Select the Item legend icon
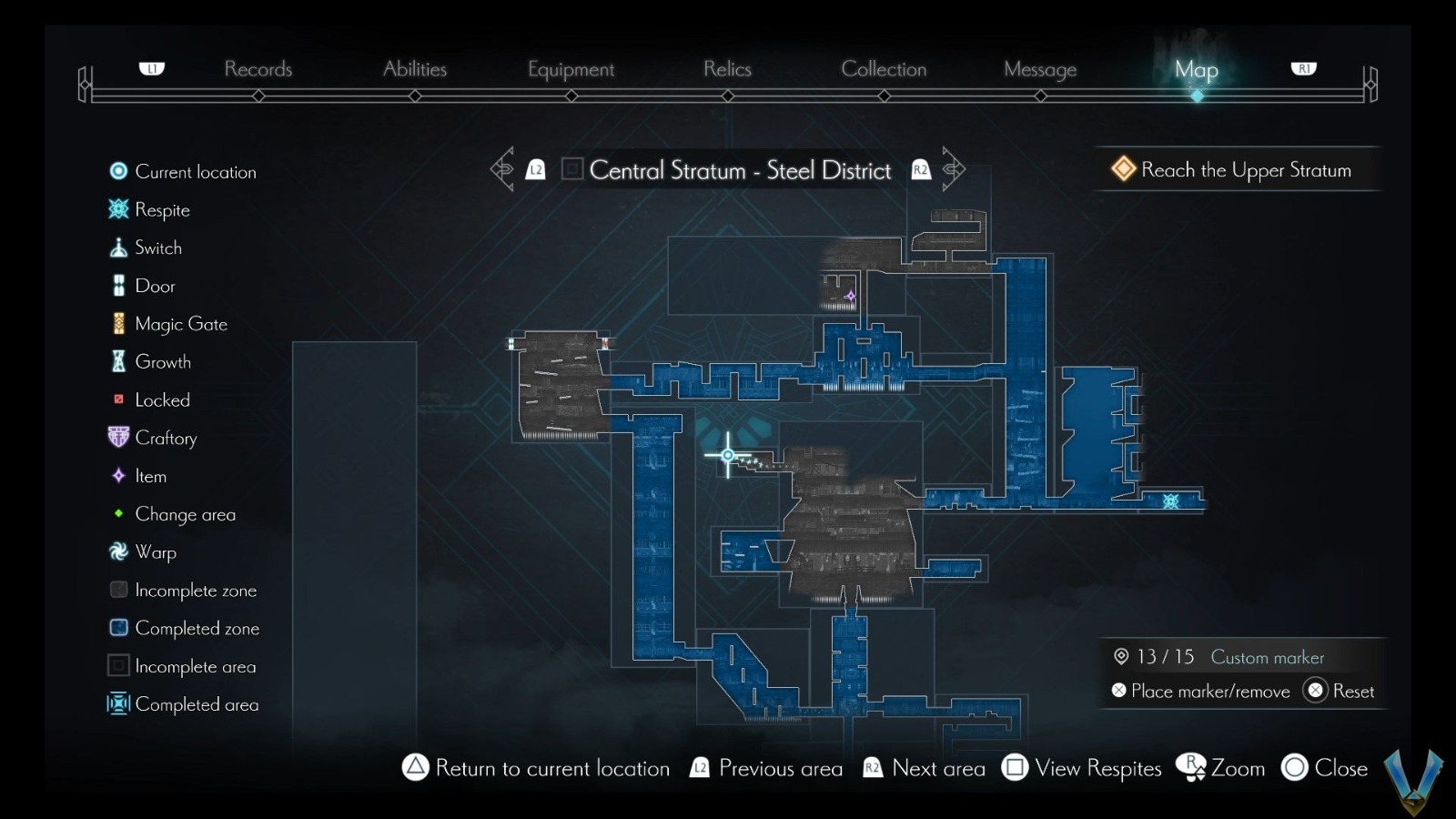The height and width of the screenshot is (819, 1456). tap(117, 475)
